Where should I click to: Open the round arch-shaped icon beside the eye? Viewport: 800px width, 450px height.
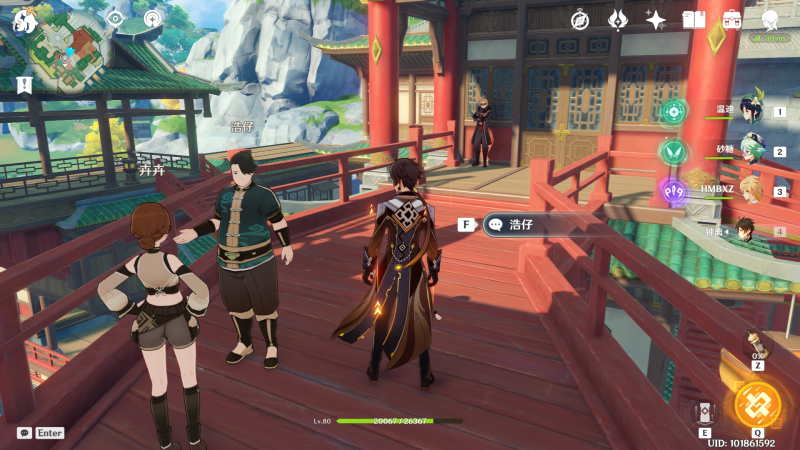pos(152,18)
